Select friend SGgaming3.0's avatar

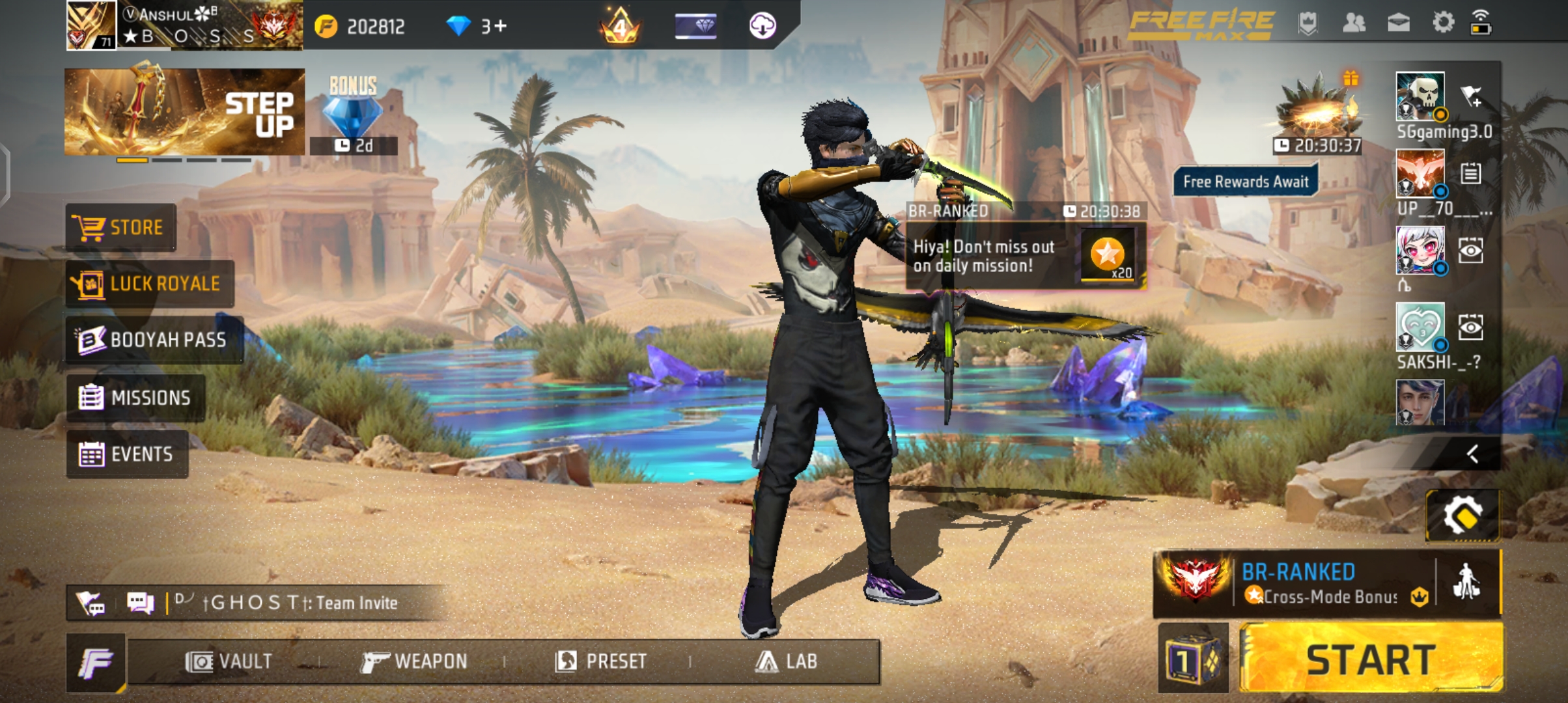[1420, 96]
